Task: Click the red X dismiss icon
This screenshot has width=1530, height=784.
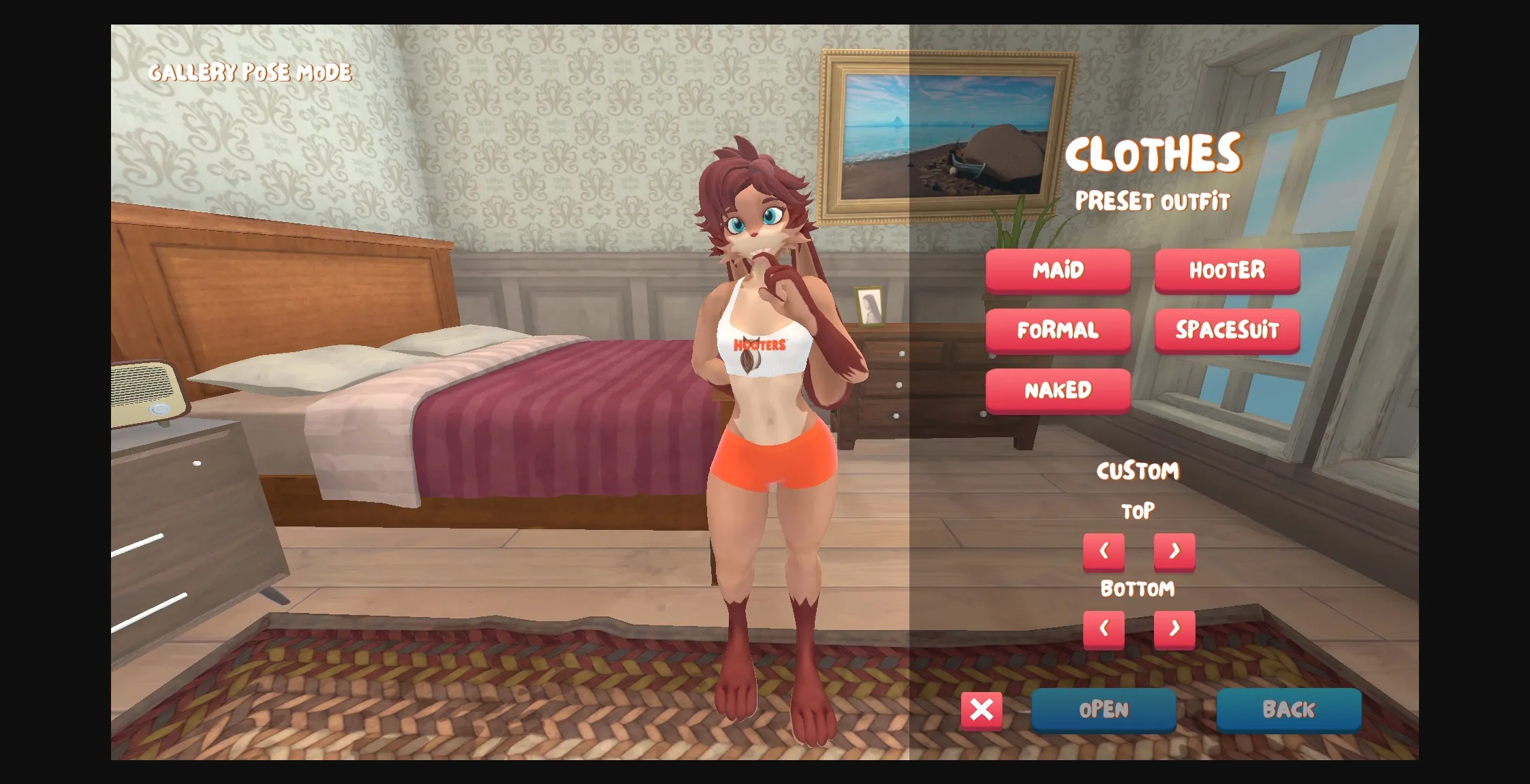Action: [981, 710]
